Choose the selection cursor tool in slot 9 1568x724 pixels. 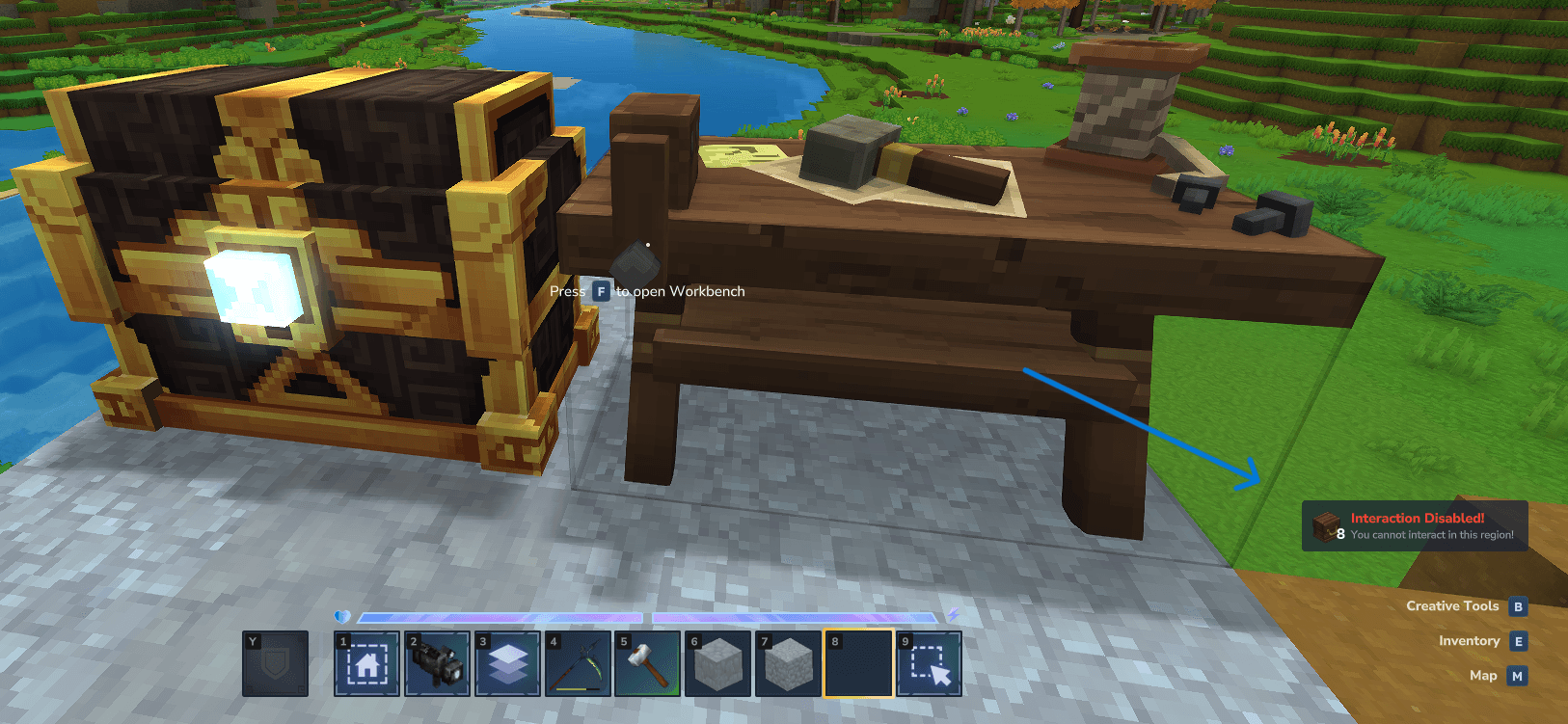930,663
